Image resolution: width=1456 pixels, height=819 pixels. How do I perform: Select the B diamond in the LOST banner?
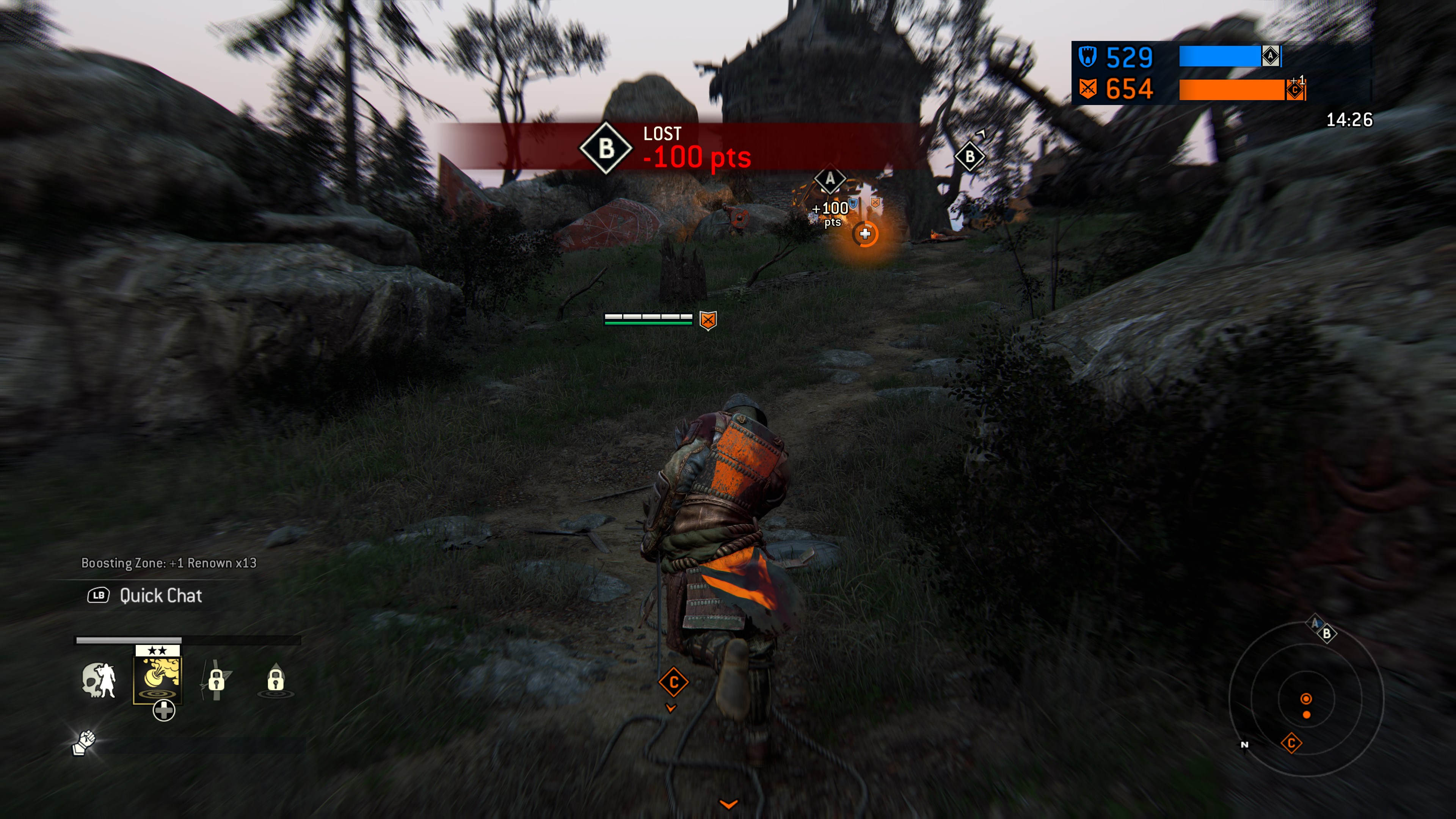tap(606, 149)
